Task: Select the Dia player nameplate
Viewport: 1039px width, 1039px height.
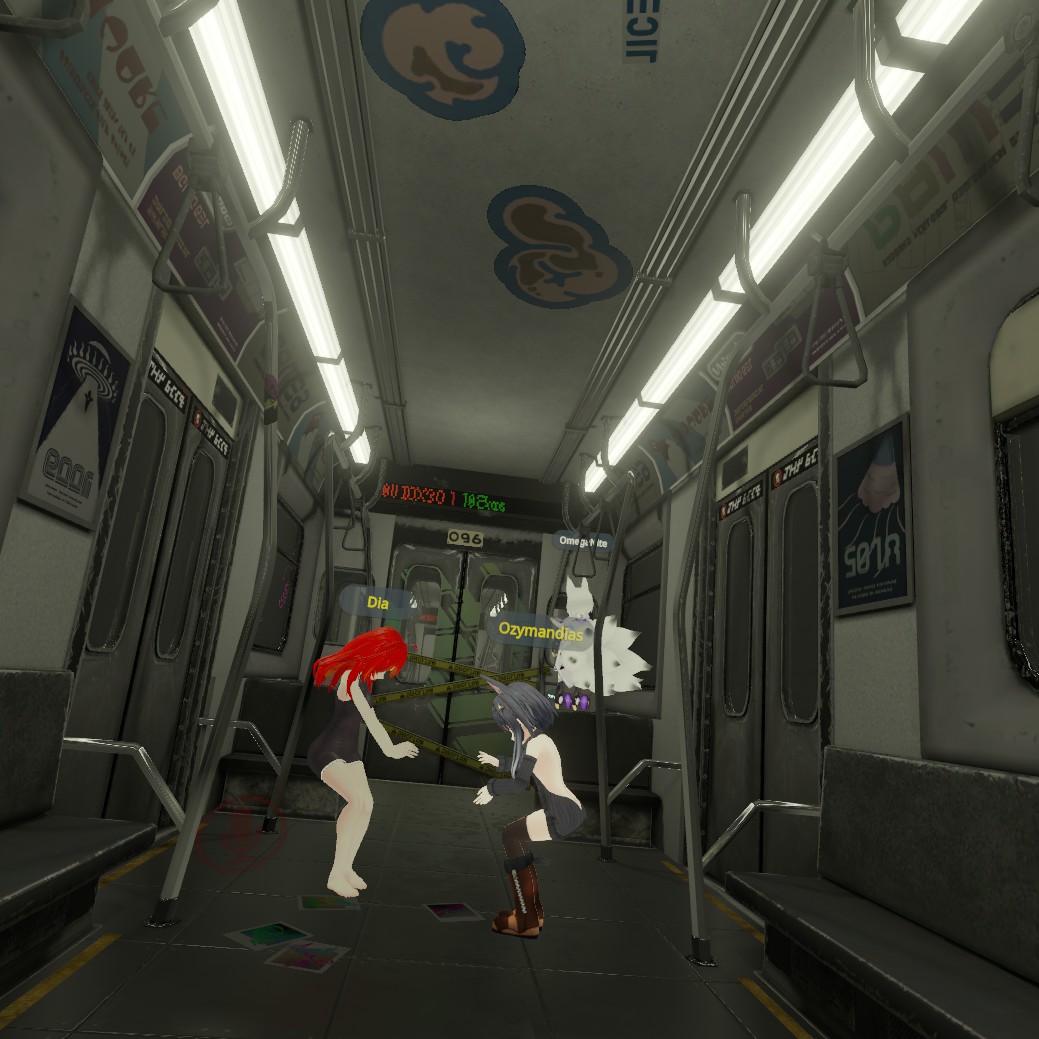Action: (x=378, y=602)
